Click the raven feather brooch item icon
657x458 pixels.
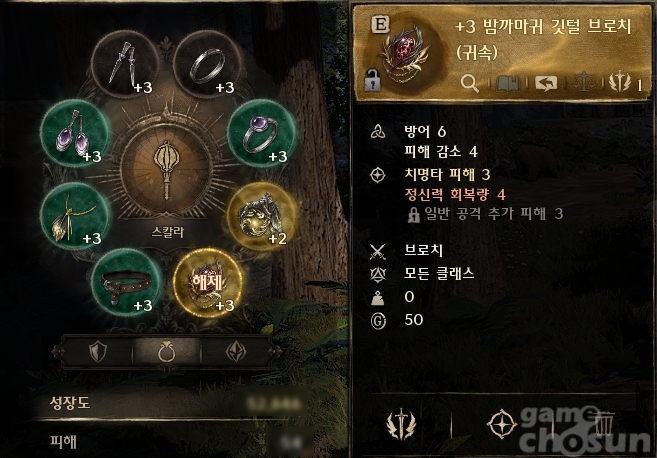pos(406,48)
